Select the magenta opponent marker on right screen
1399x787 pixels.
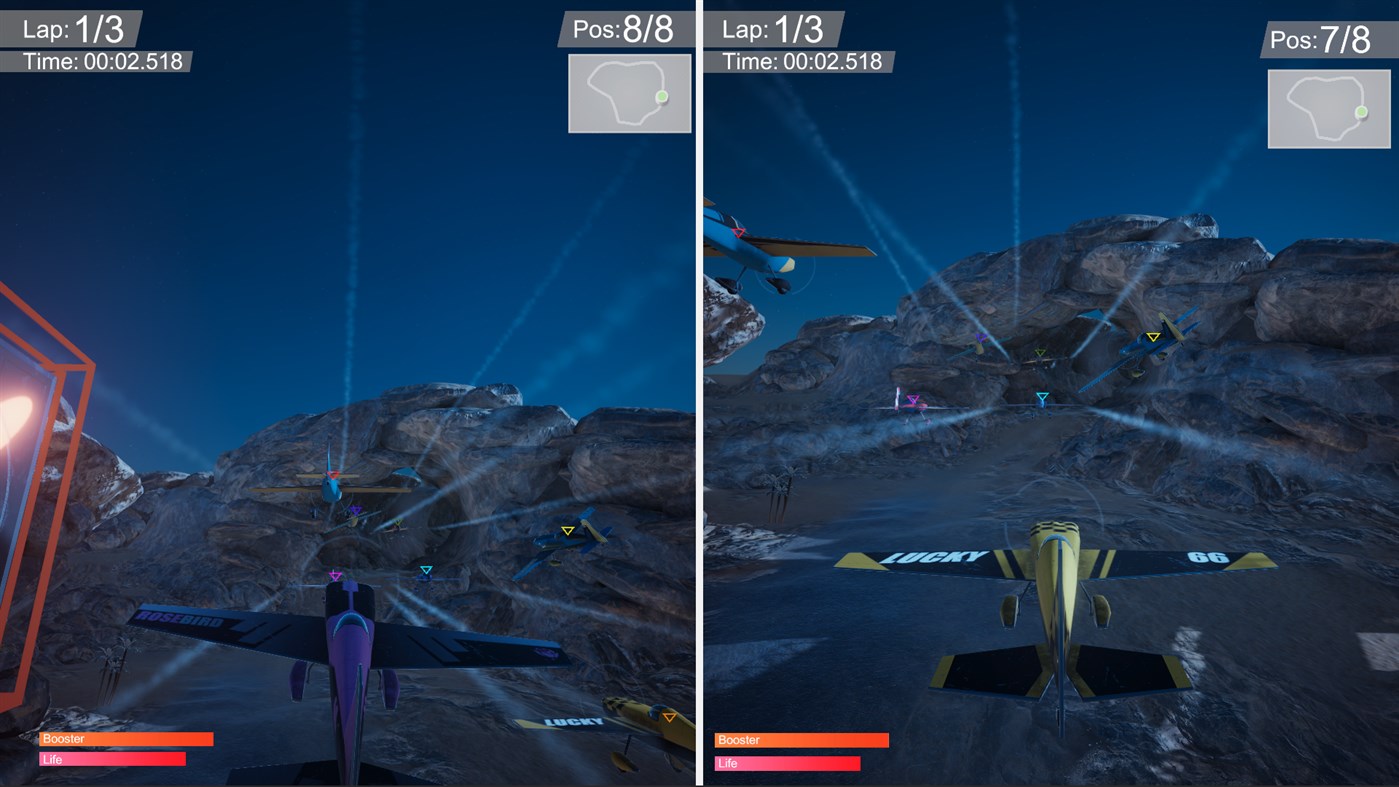[911, 399]
